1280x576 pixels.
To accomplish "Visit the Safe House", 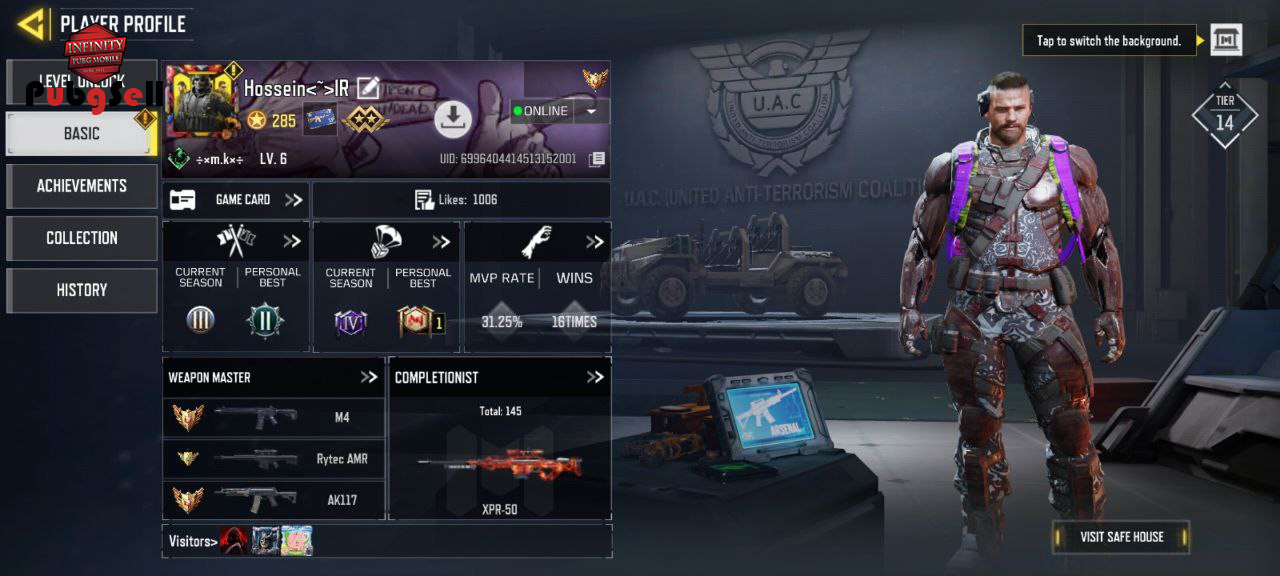I will tap(1121, 537).
